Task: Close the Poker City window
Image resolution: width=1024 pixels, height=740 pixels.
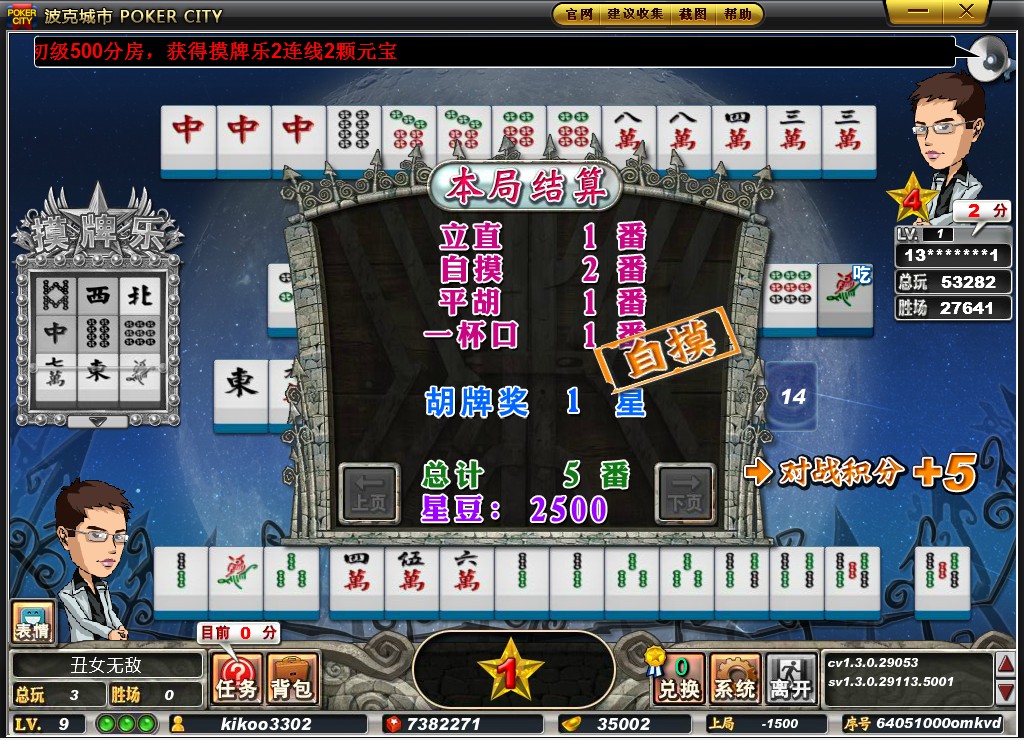Action: pos(967,12)
